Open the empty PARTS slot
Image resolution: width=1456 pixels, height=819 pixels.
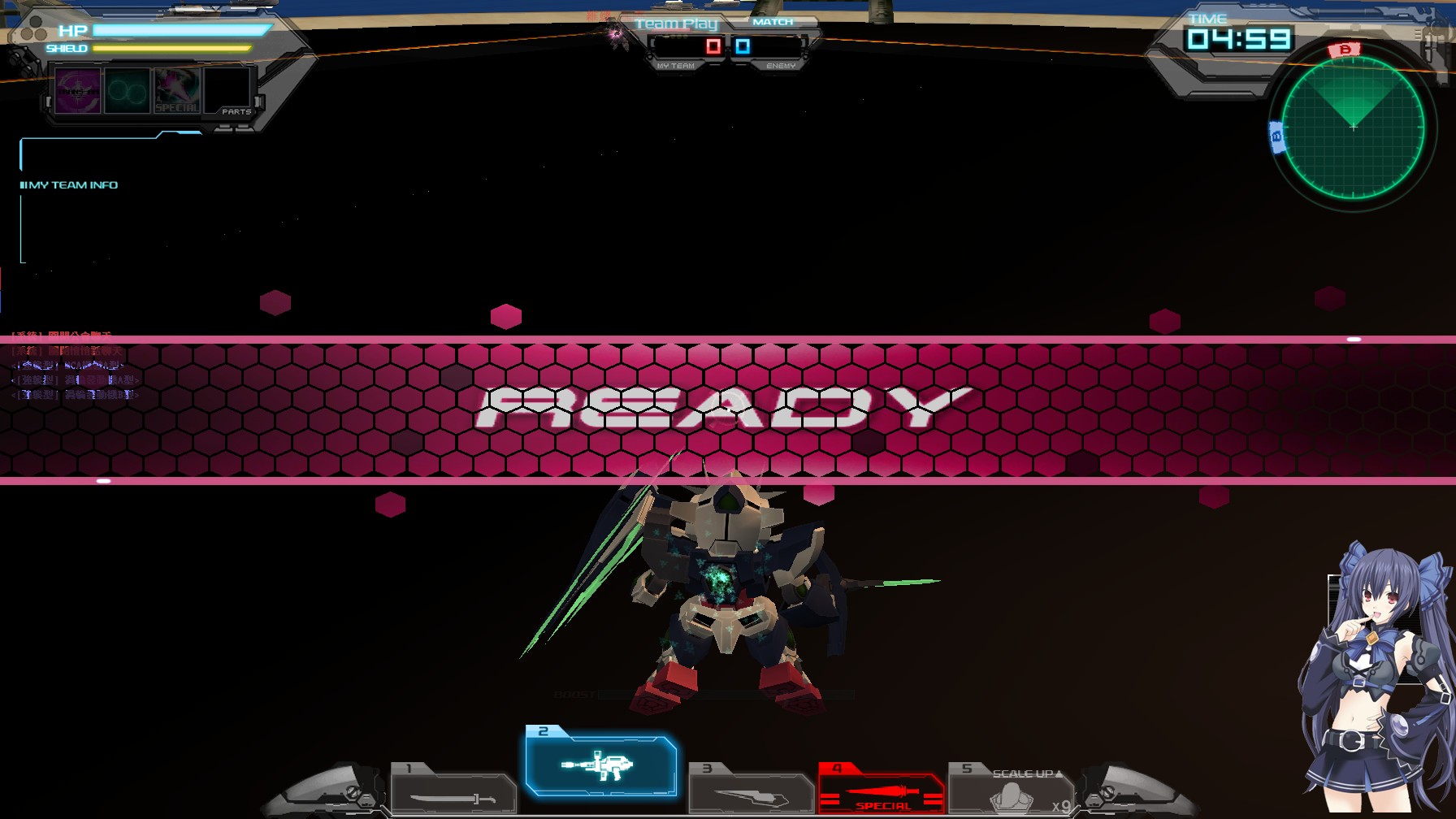228,92
